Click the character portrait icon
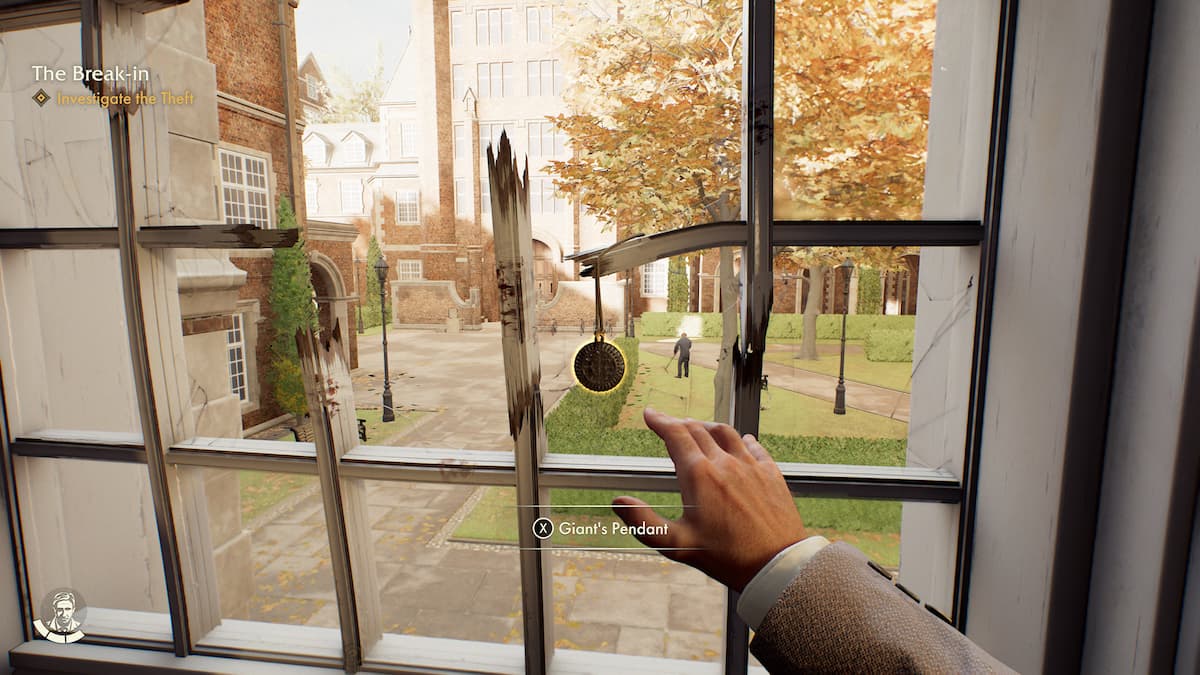1200x675 pixels. (x=60, y=614)
